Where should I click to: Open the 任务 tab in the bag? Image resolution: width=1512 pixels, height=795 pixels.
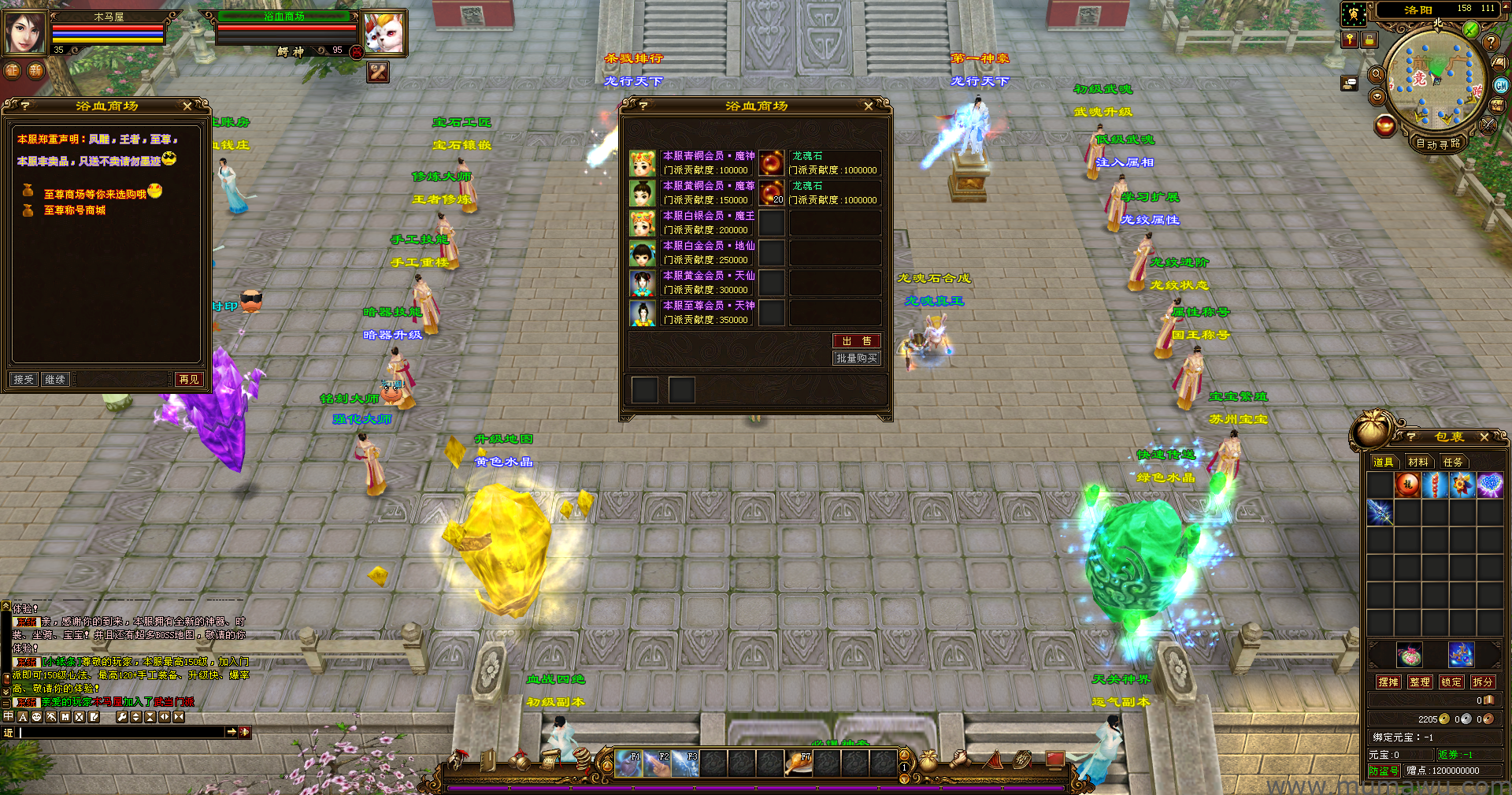point(1452,463)
